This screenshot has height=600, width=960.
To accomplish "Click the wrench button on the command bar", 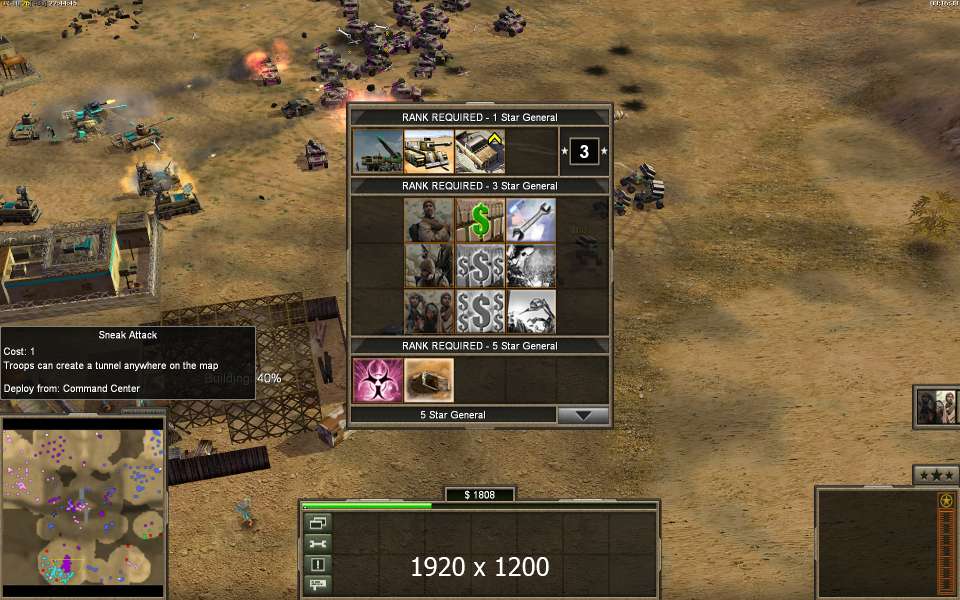I will coord(318,543).
